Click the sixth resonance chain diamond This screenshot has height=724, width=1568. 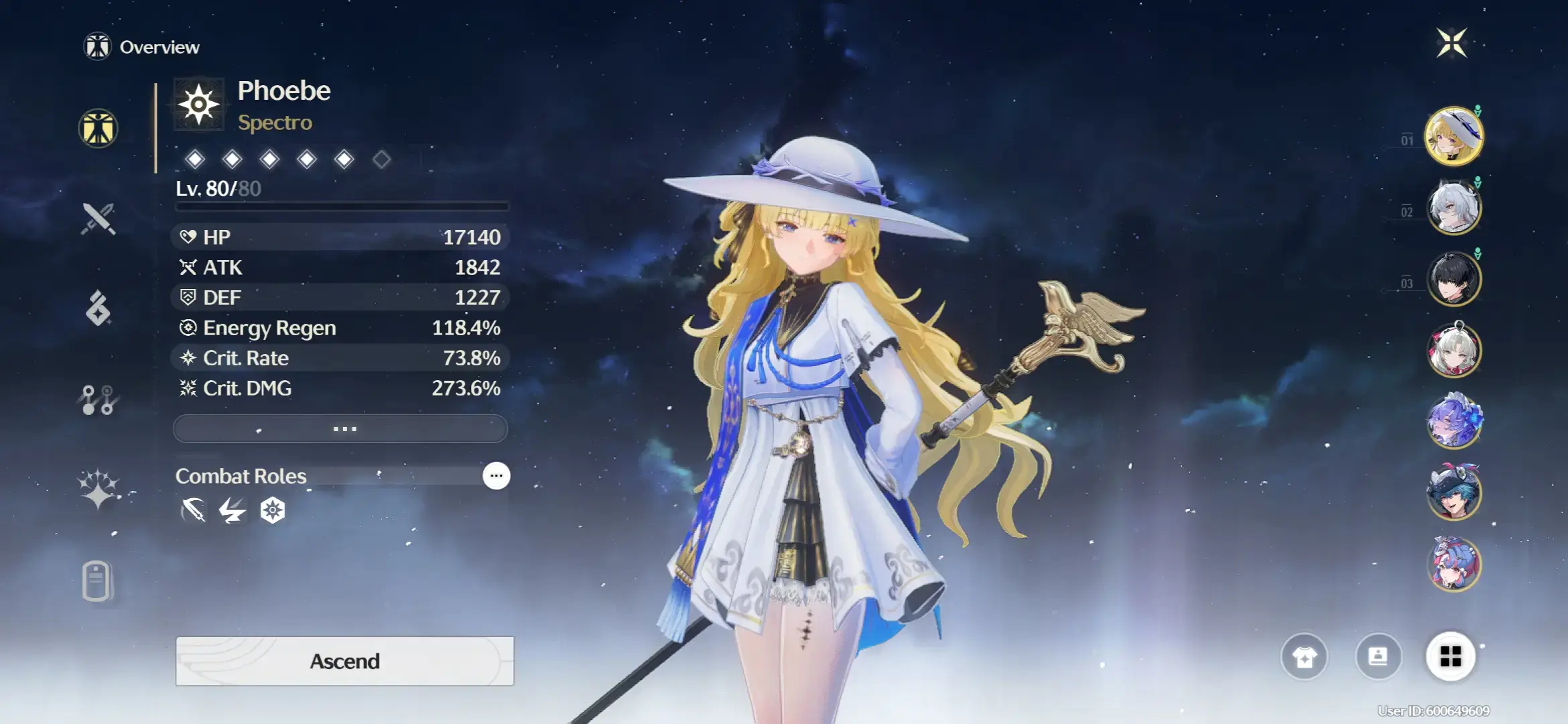pyautogui.click(x=382, y=159)
